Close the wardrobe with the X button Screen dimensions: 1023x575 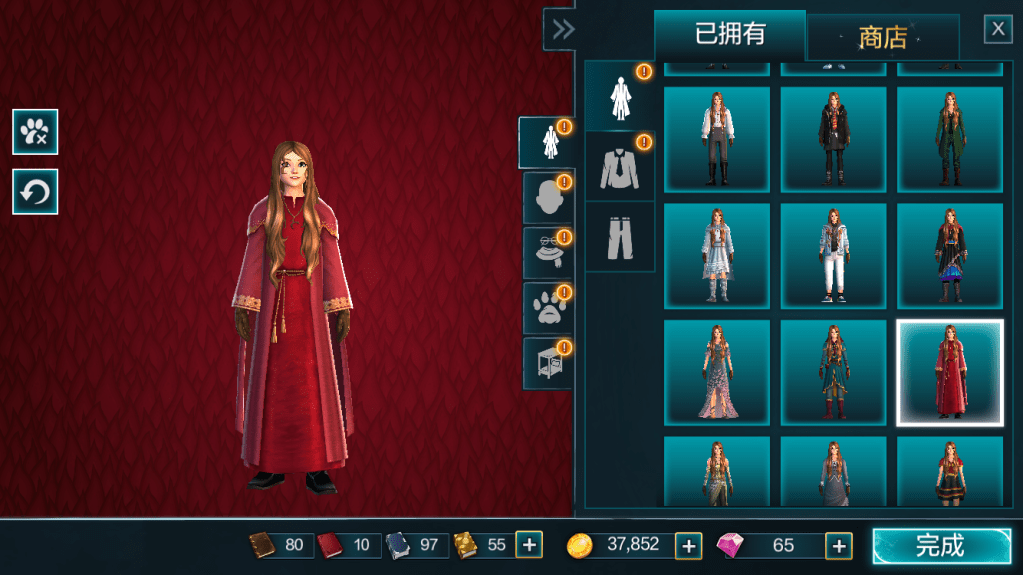[x=998, y=29]
